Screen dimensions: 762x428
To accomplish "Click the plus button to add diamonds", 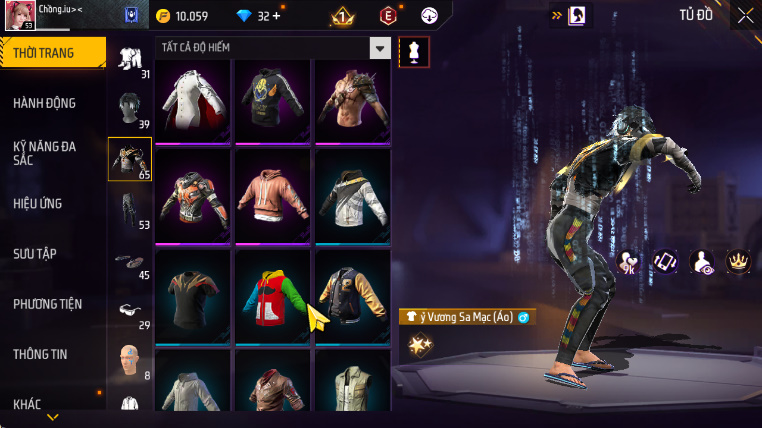I will pyautogui.click(x=276, y=16).
